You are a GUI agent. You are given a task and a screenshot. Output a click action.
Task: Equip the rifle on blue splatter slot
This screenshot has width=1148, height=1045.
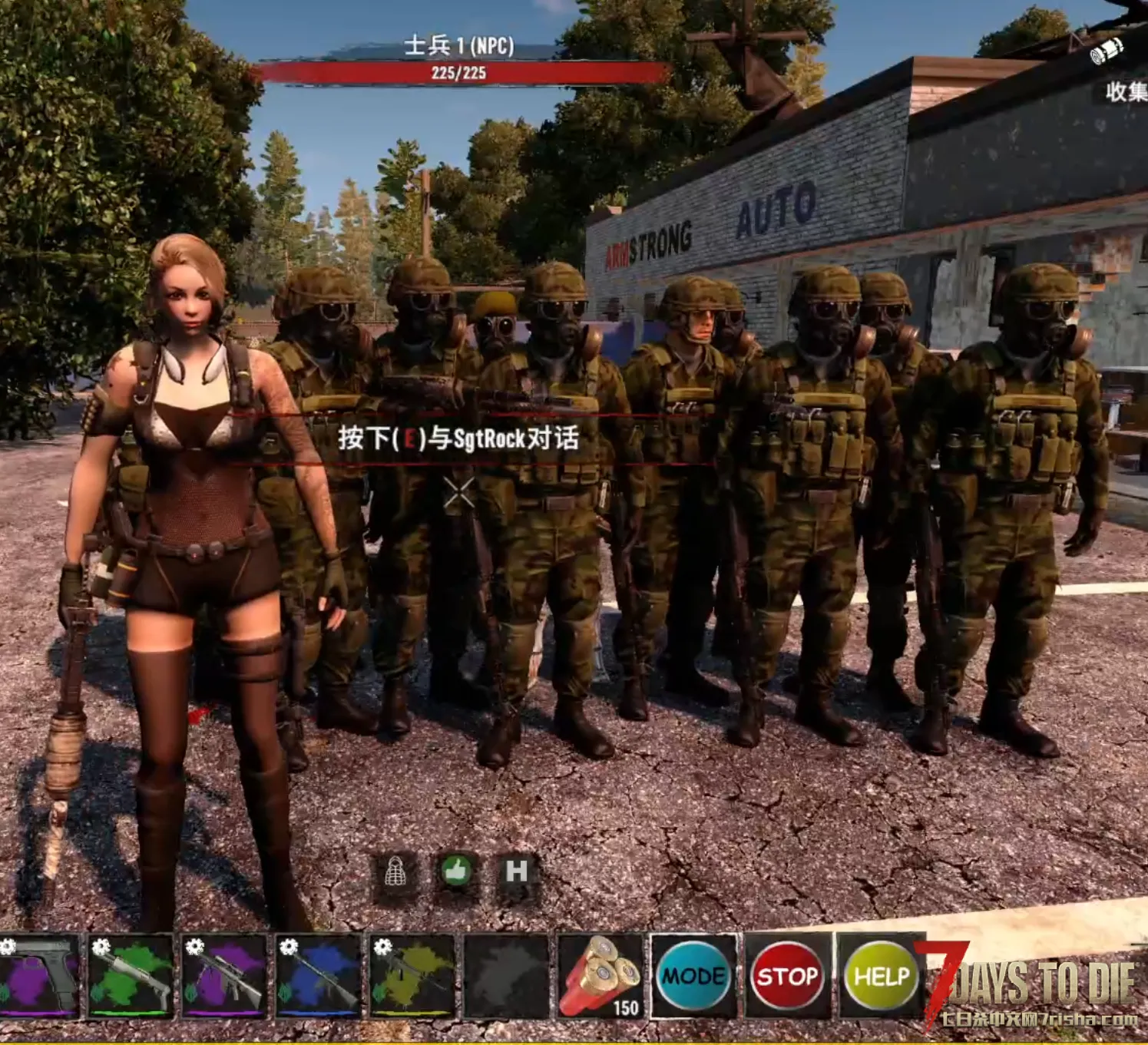click(x=318, y=977)
